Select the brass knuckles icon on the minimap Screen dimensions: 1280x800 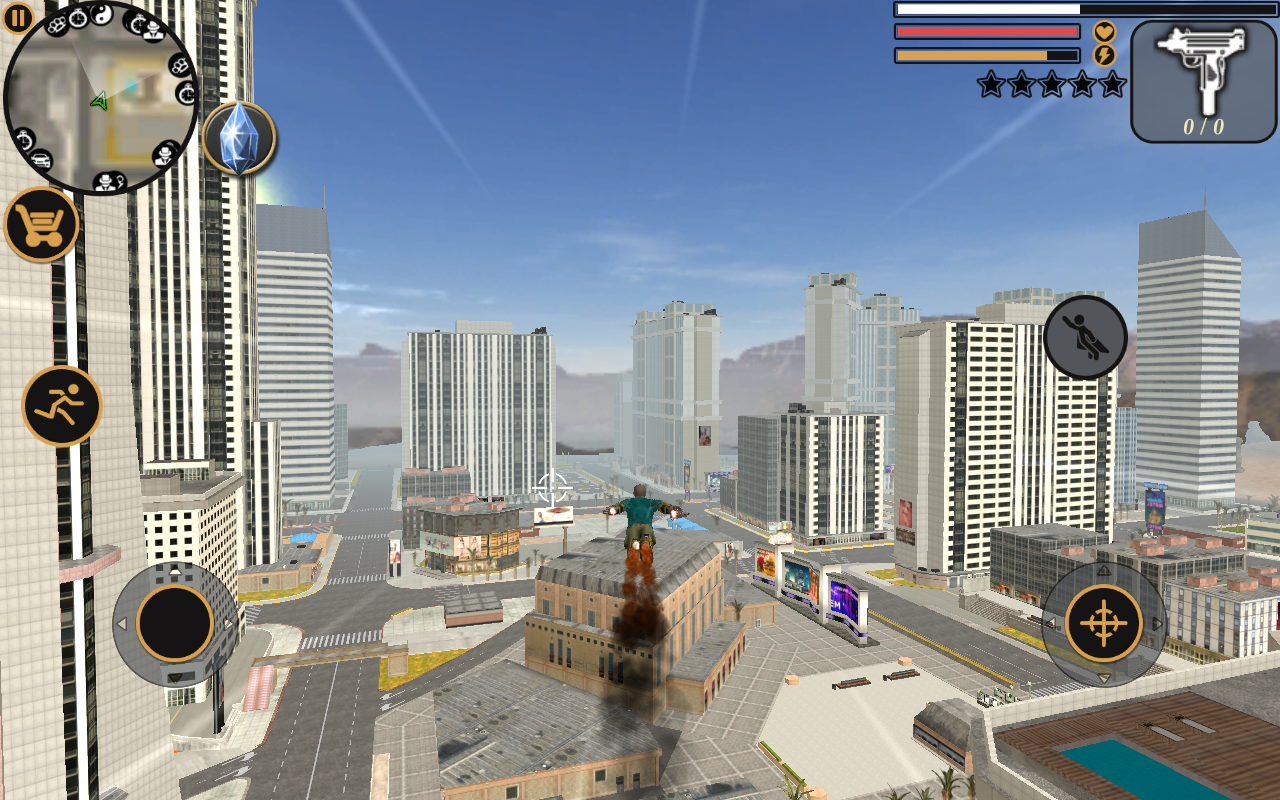point(56,25)
